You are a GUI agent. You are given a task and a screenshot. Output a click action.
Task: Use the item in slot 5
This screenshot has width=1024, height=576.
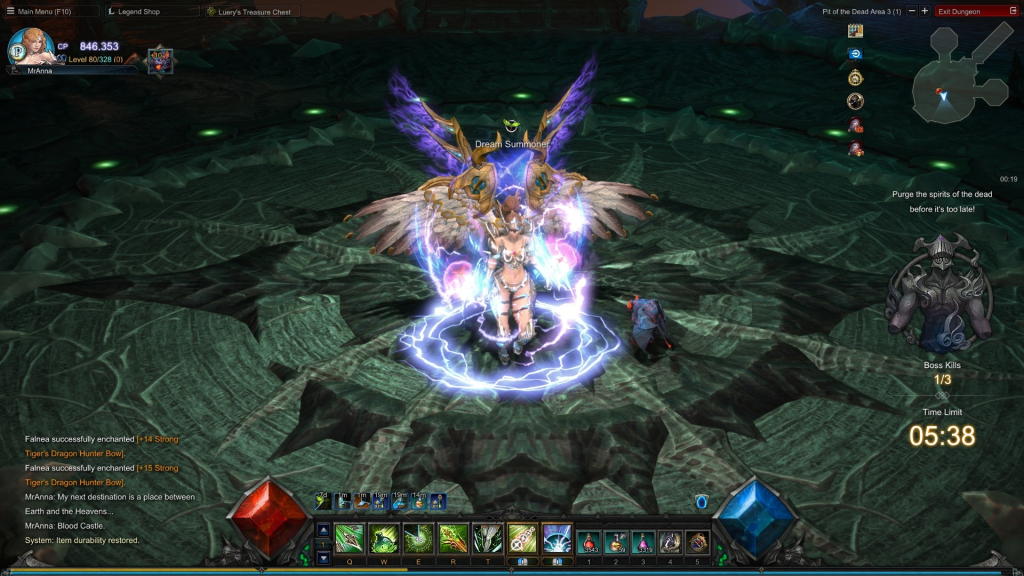[x=698, y=541]
